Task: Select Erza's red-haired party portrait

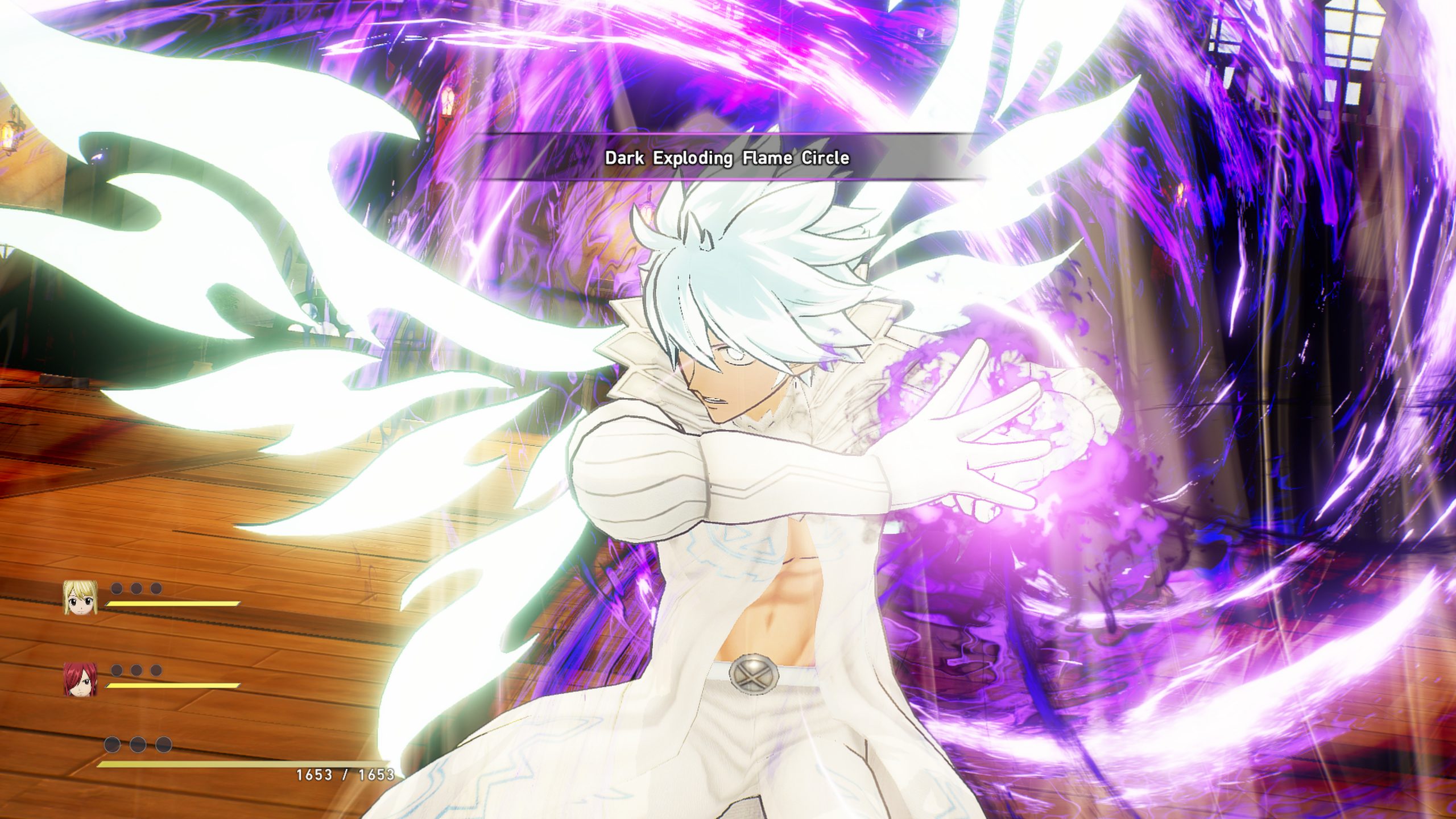Action: 80,680
